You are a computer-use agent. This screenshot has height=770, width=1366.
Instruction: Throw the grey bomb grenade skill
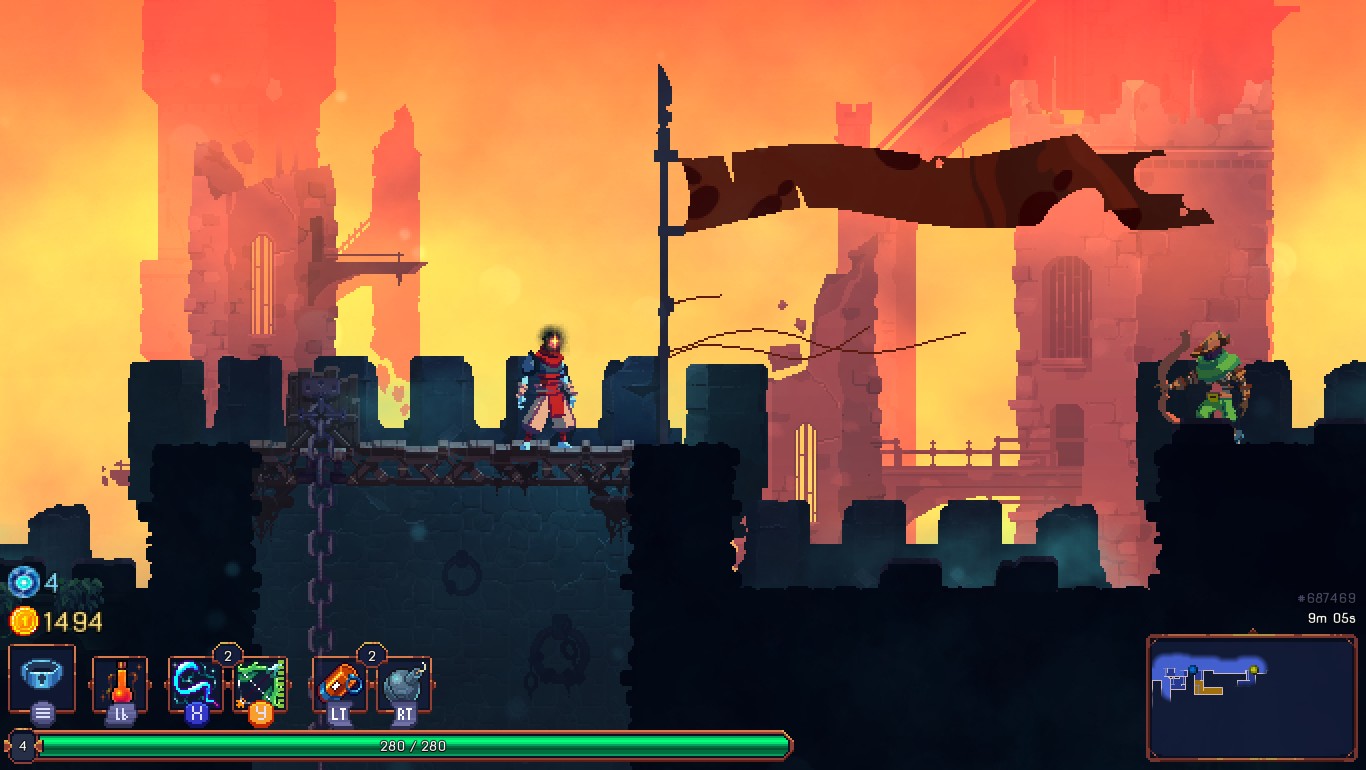[404, 683]
